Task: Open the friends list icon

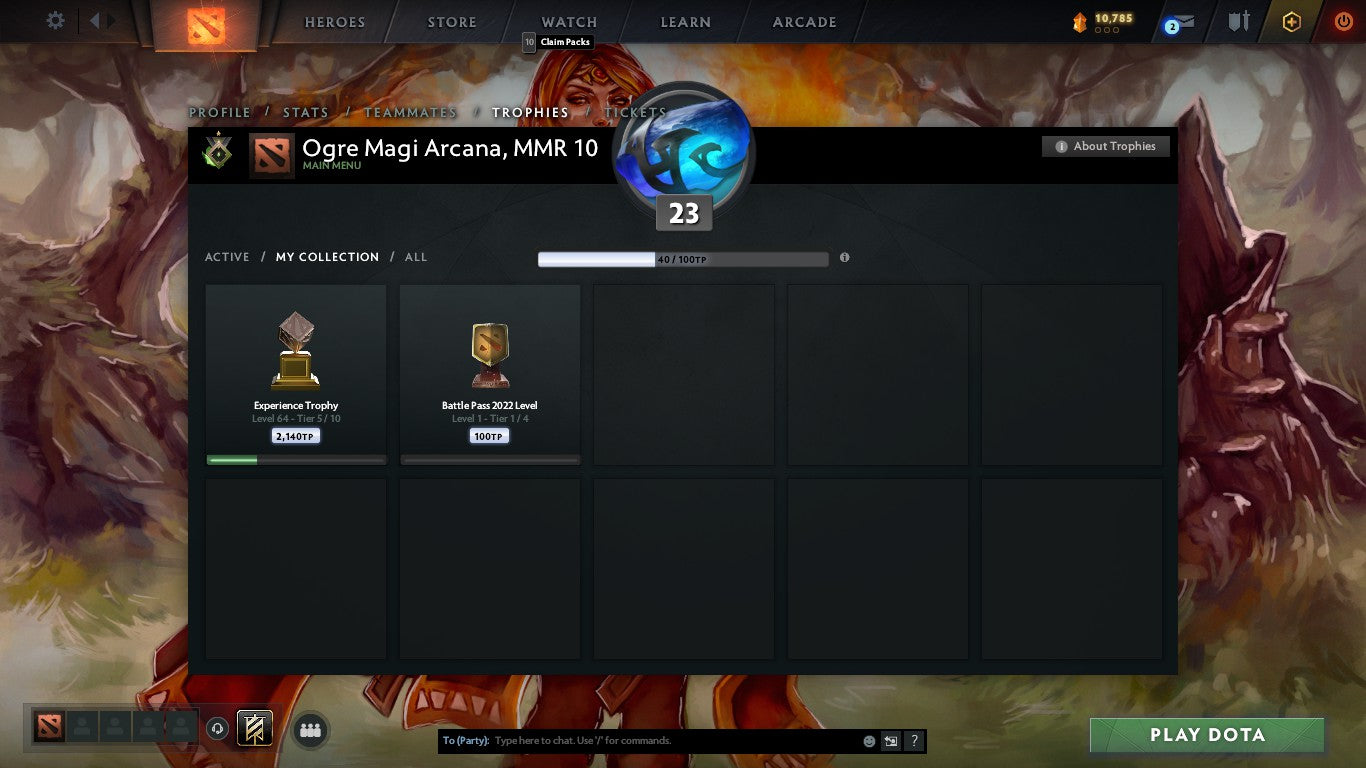Action: click(310, 730)
